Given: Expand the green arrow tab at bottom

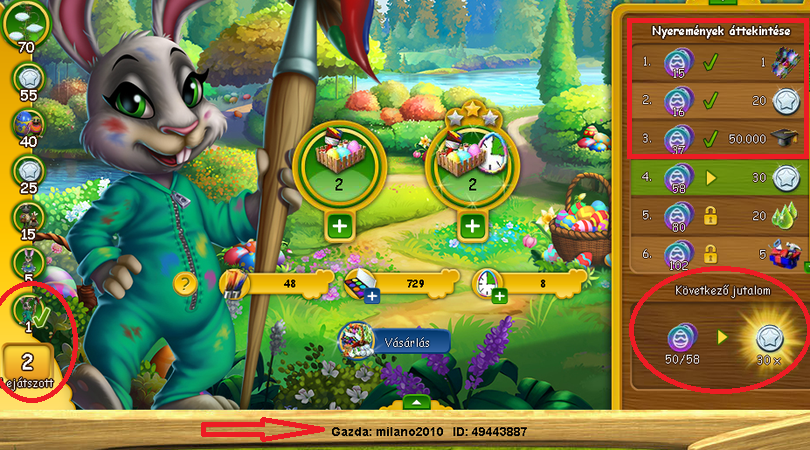Looking at the screenshot, I should (x=420, y=402).
